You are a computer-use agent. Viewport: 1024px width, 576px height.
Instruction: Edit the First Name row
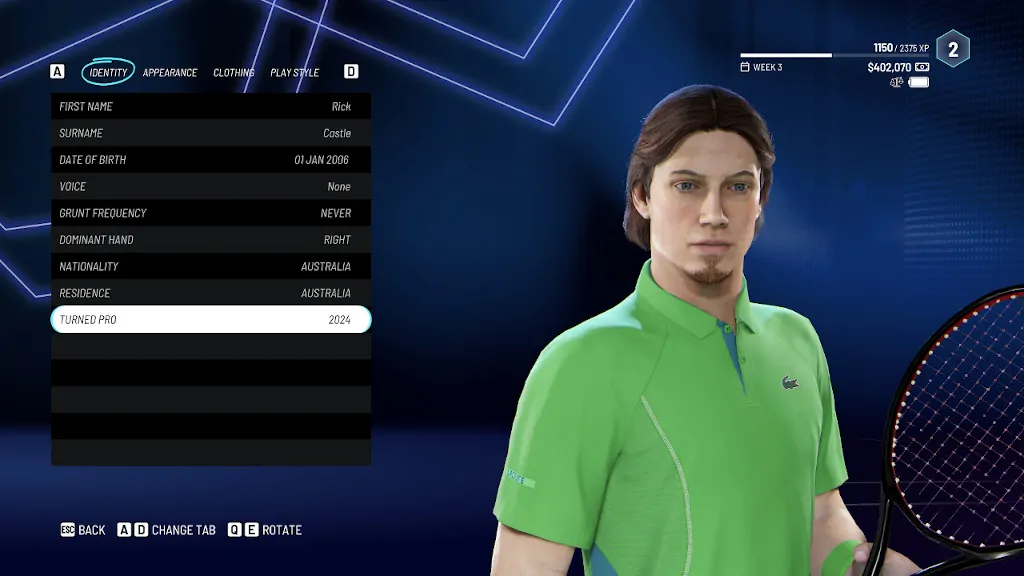coord(211,107)
